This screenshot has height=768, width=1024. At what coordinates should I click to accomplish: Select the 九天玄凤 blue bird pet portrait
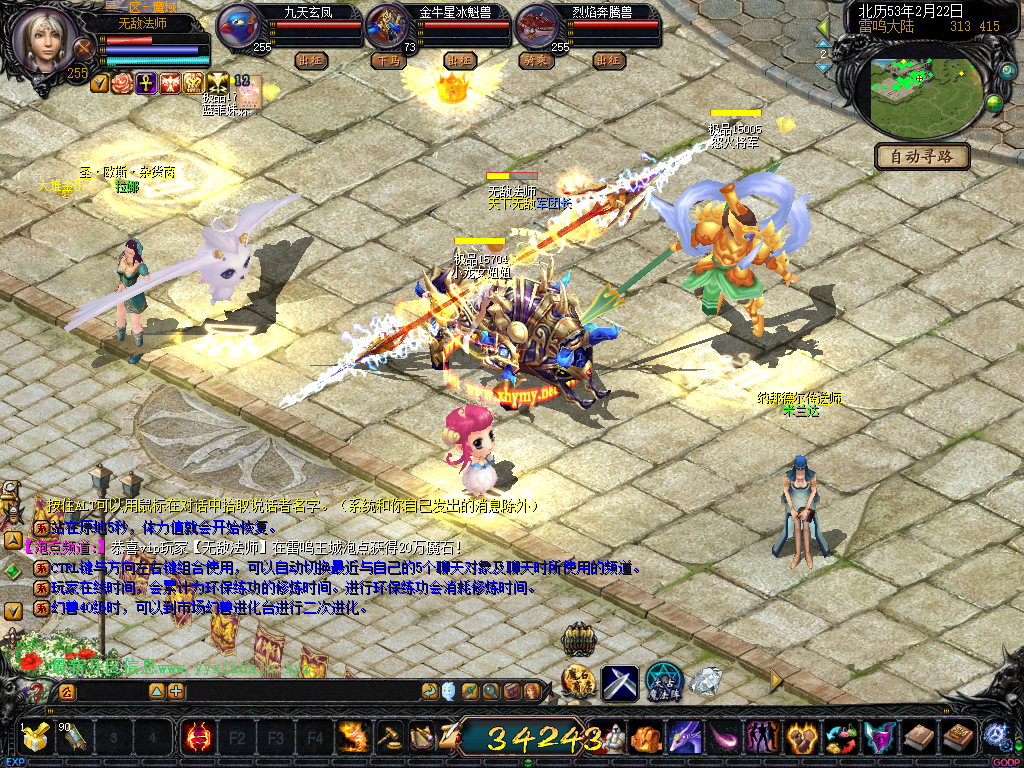pos(239,26)
